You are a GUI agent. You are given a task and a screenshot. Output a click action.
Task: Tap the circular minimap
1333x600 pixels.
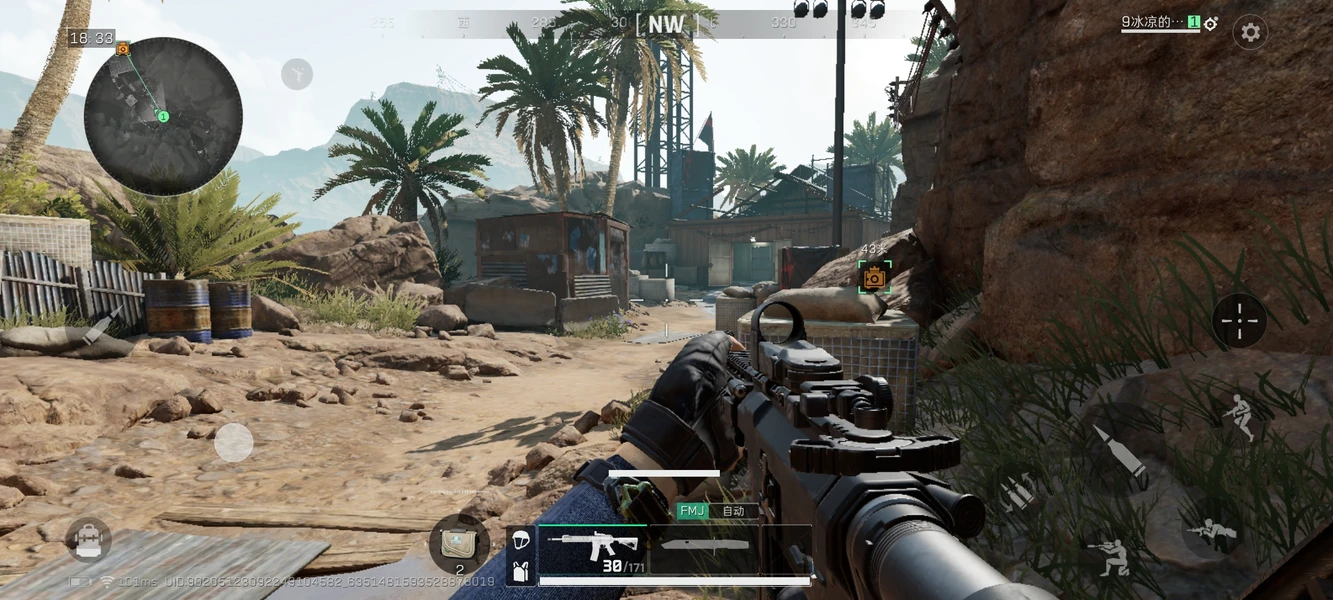tap(163, 116)
